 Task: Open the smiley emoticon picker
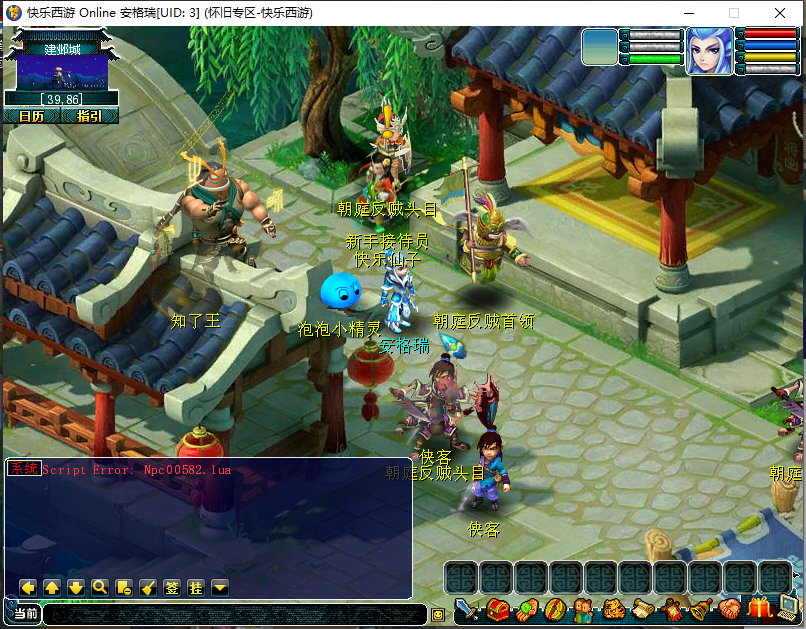(x=438, y=614)
